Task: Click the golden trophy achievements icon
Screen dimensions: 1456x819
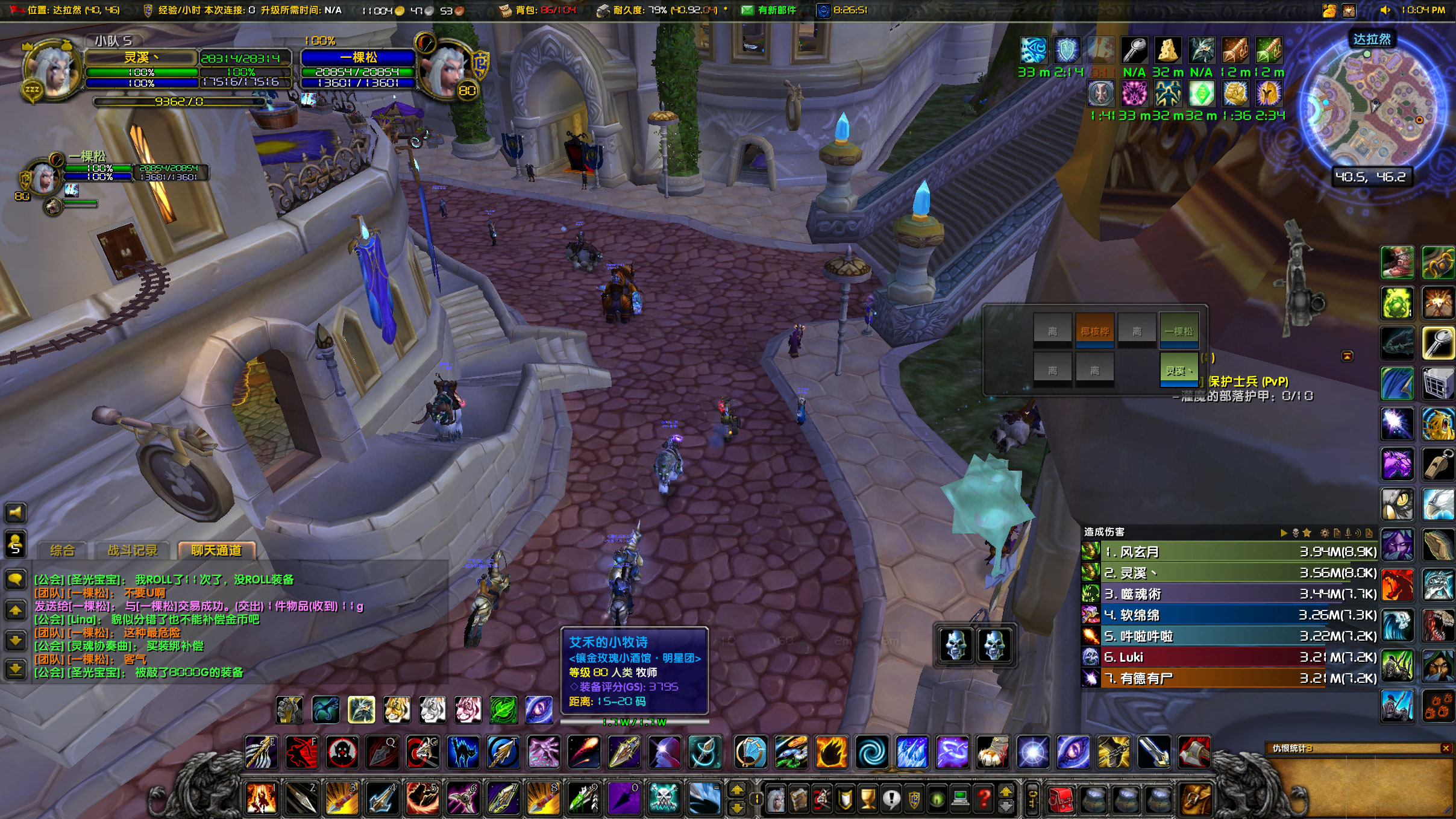Action: coord(867,799)
